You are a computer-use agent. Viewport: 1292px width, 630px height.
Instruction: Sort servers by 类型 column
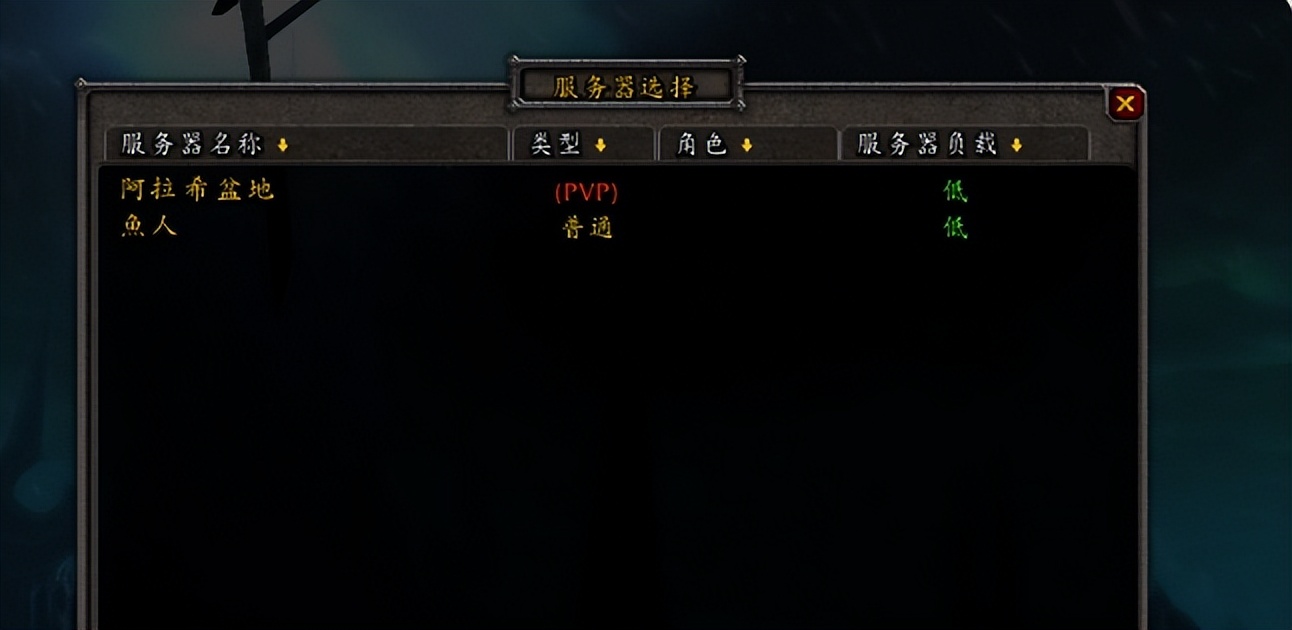[x=582, y=145]
